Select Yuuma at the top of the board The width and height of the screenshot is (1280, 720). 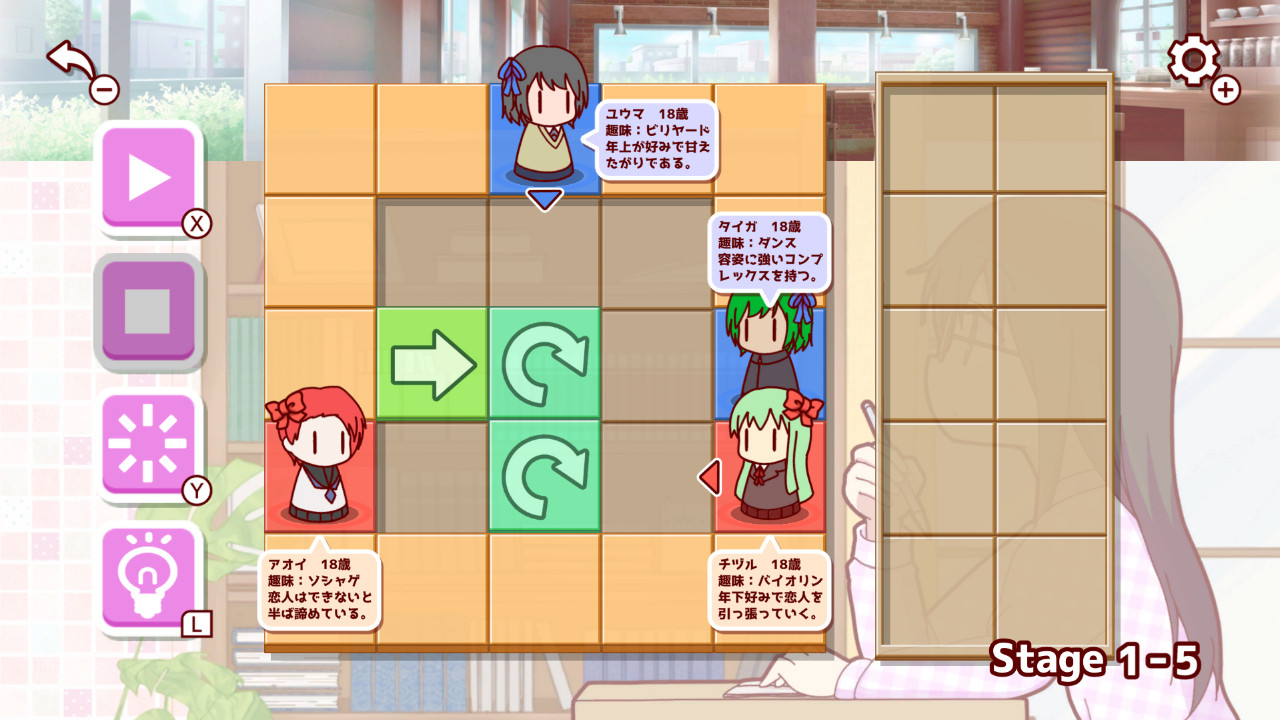[x=543, y=130]
